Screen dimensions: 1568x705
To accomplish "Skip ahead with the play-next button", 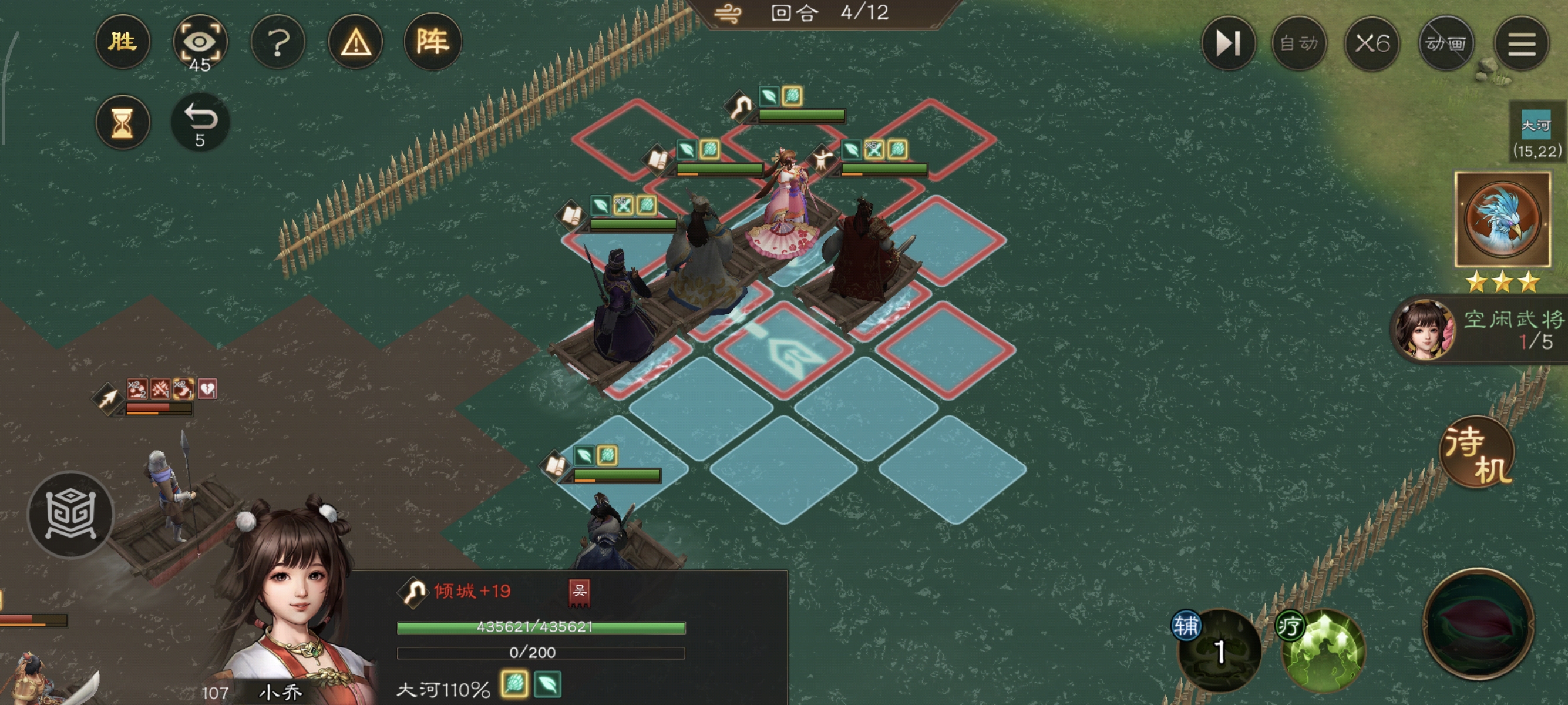I will (1228, 43).
